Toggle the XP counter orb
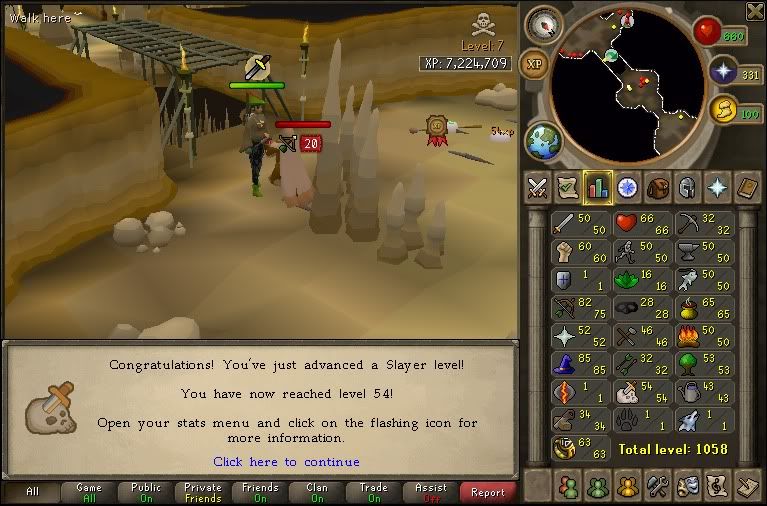The height and width of the screenshot is (506, 767). click(x=535, y=62)
